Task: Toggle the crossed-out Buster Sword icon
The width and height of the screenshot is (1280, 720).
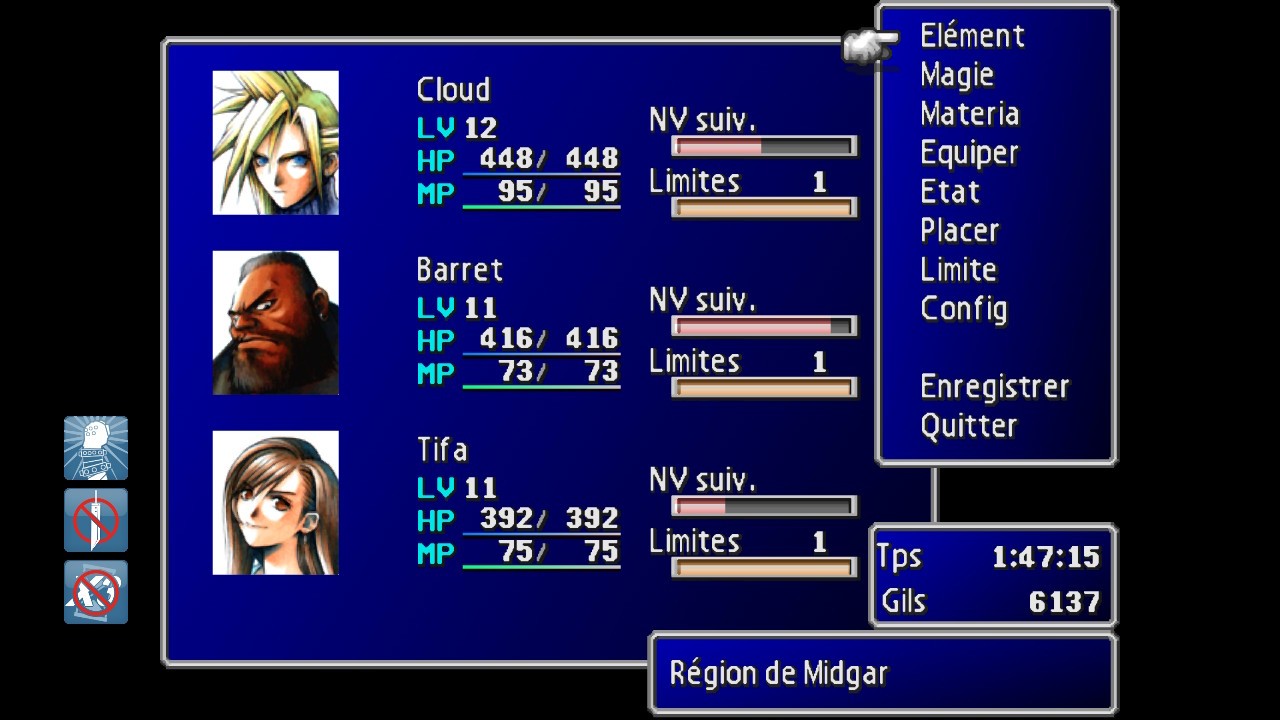Action: tap(96, 520)
